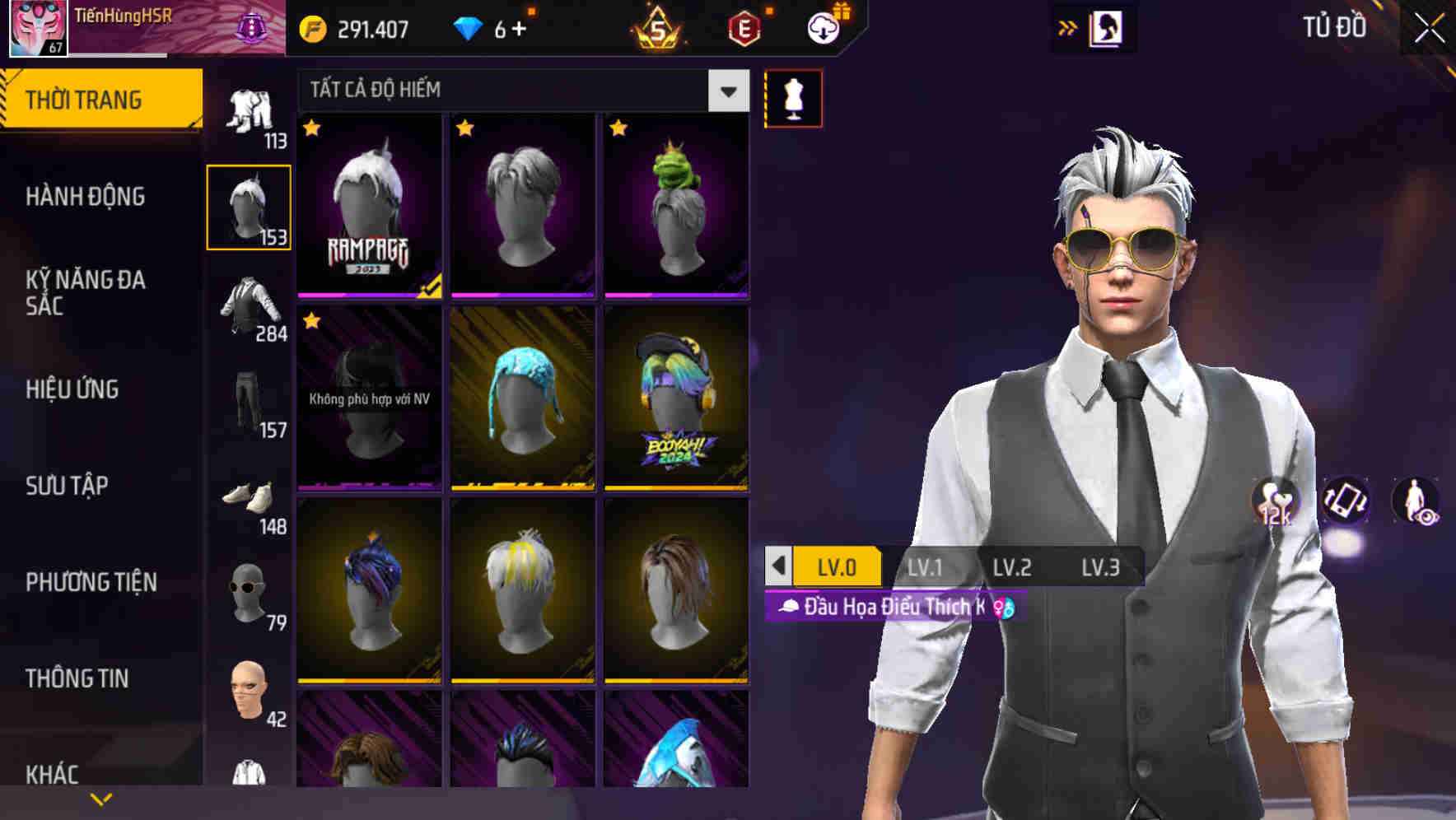Click the cloud download gift icon
1456x820 pixels.
822,27
